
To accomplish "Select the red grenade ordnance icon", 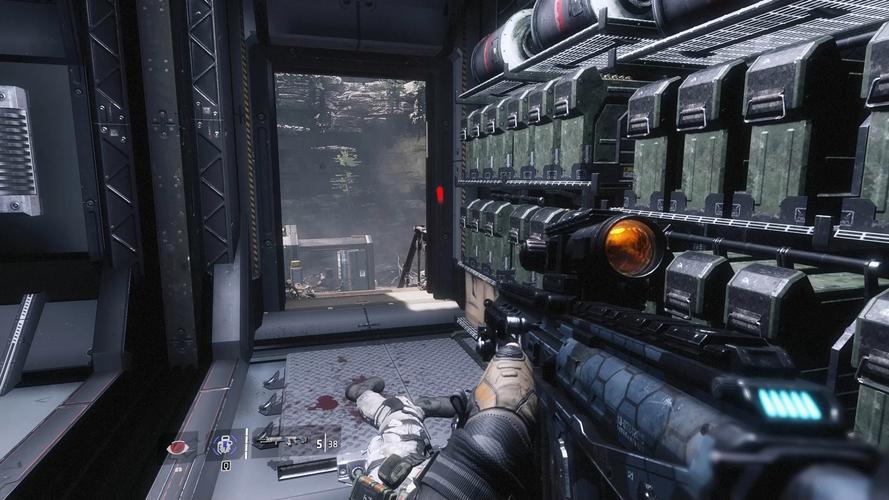I will 180,447.
